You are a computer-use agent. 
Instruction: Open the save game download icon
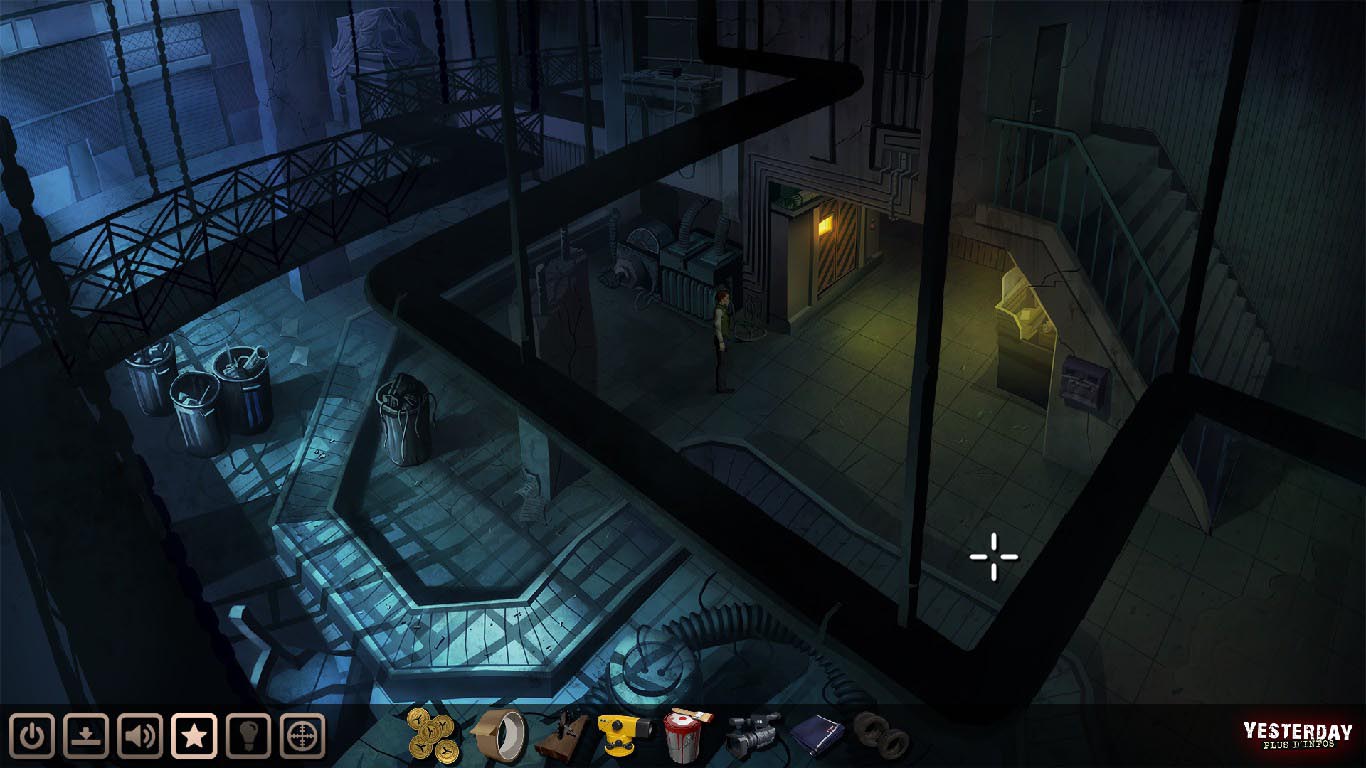(x=87, y=737)
